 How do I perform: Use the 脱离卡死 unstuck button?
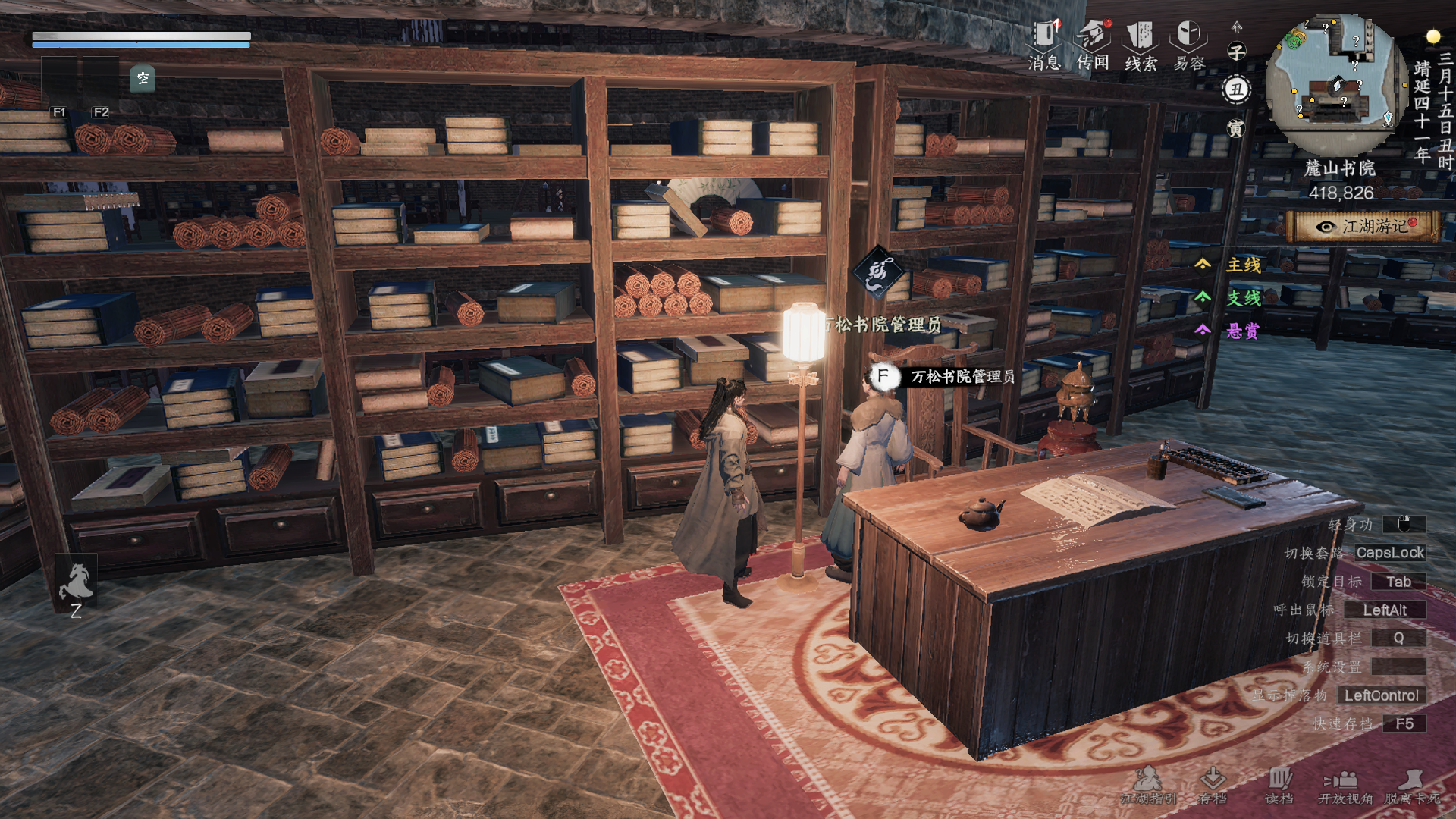click(x=1412, y=784)
